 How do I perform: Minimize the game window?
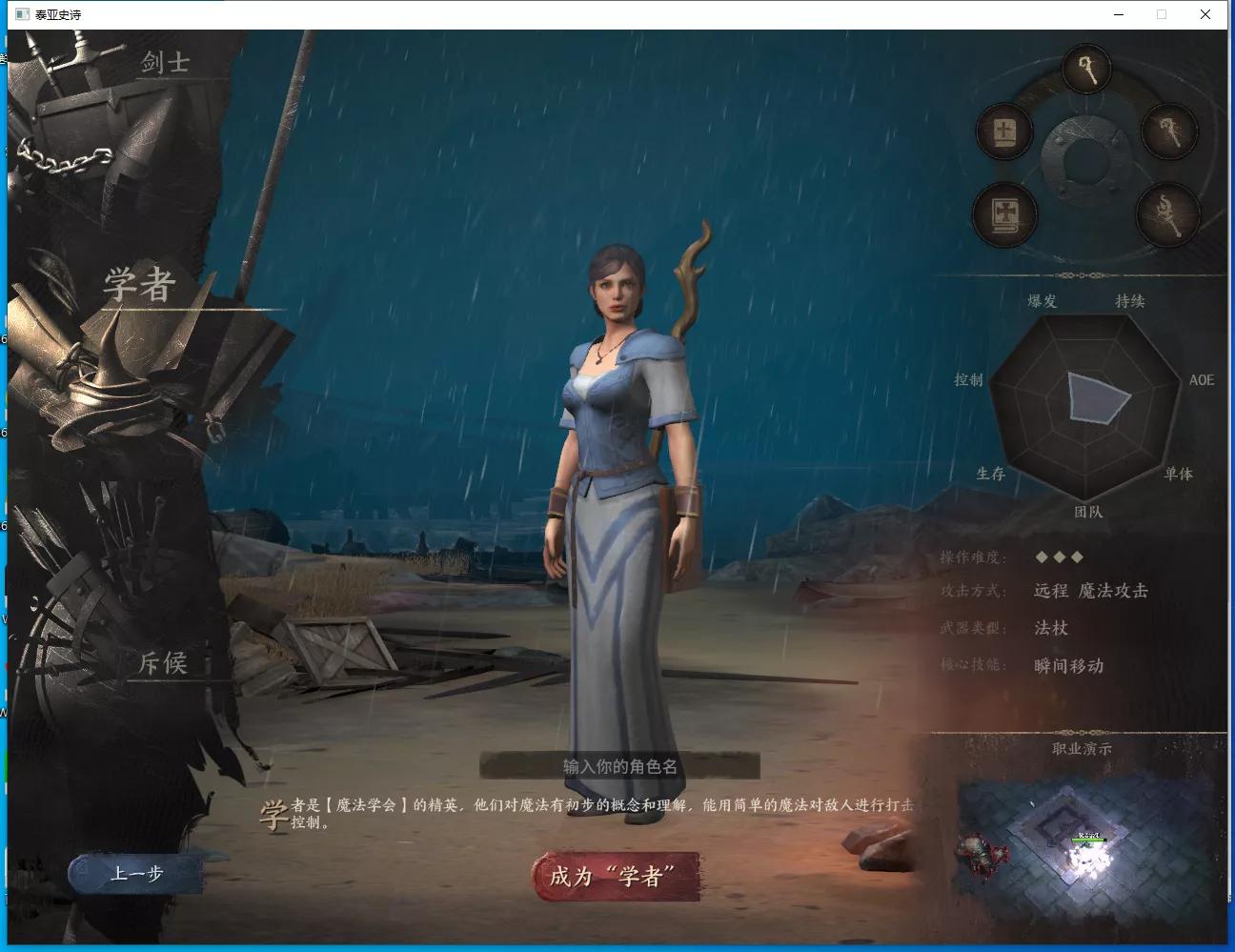pyautogui.click(x=1119, y=14)
